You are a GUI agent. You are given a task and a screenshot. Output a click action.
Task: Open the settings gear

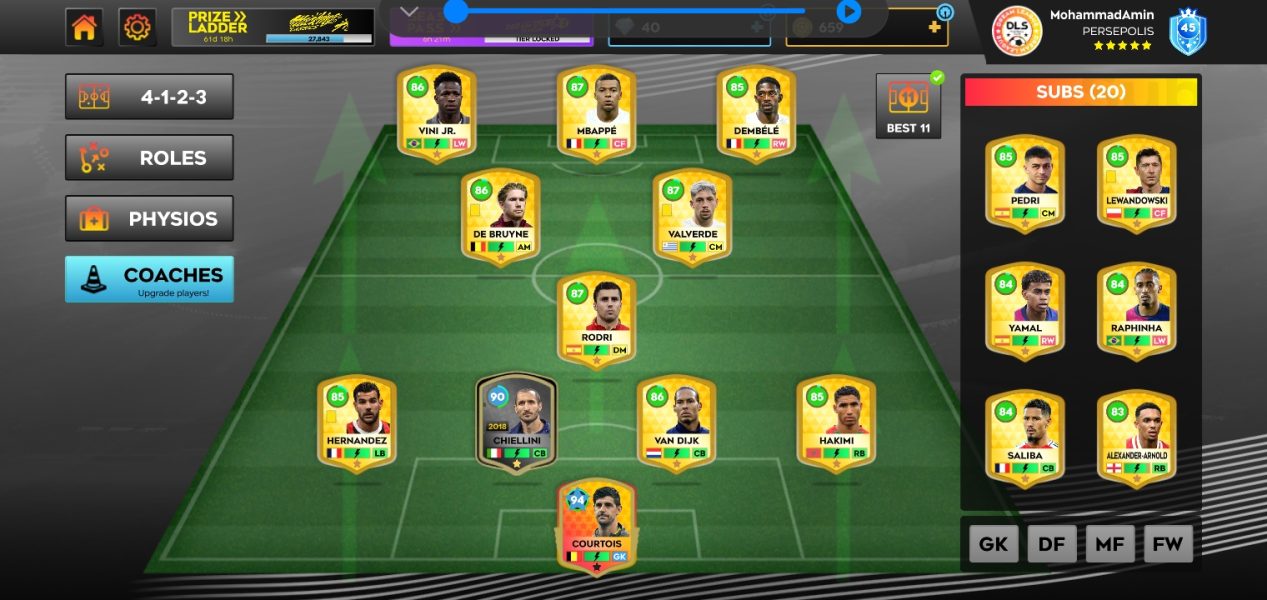point(137,27)
